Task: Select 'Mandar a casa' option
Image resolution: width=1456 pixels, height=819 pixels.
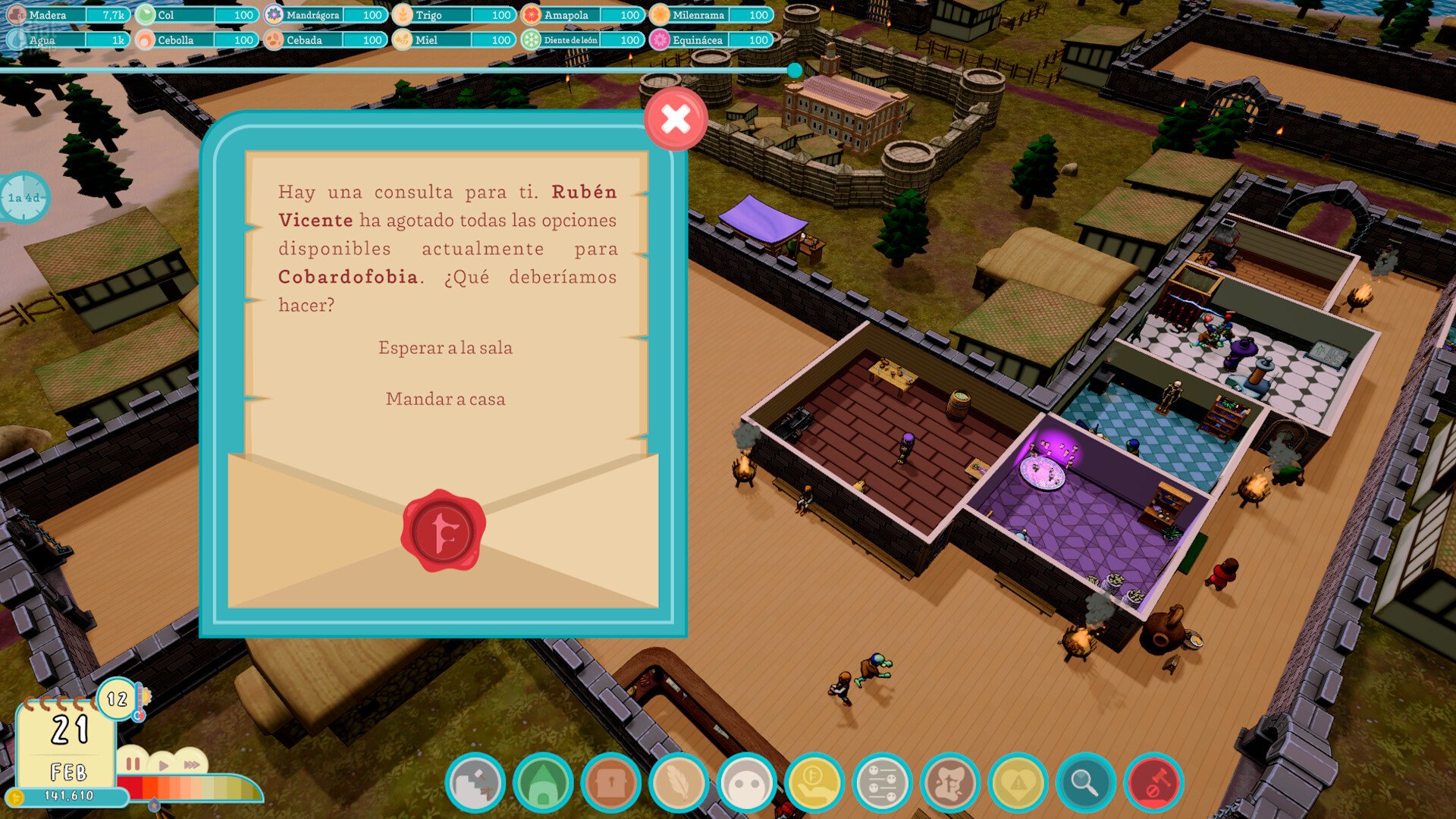Action: click(x=445, y=399)
